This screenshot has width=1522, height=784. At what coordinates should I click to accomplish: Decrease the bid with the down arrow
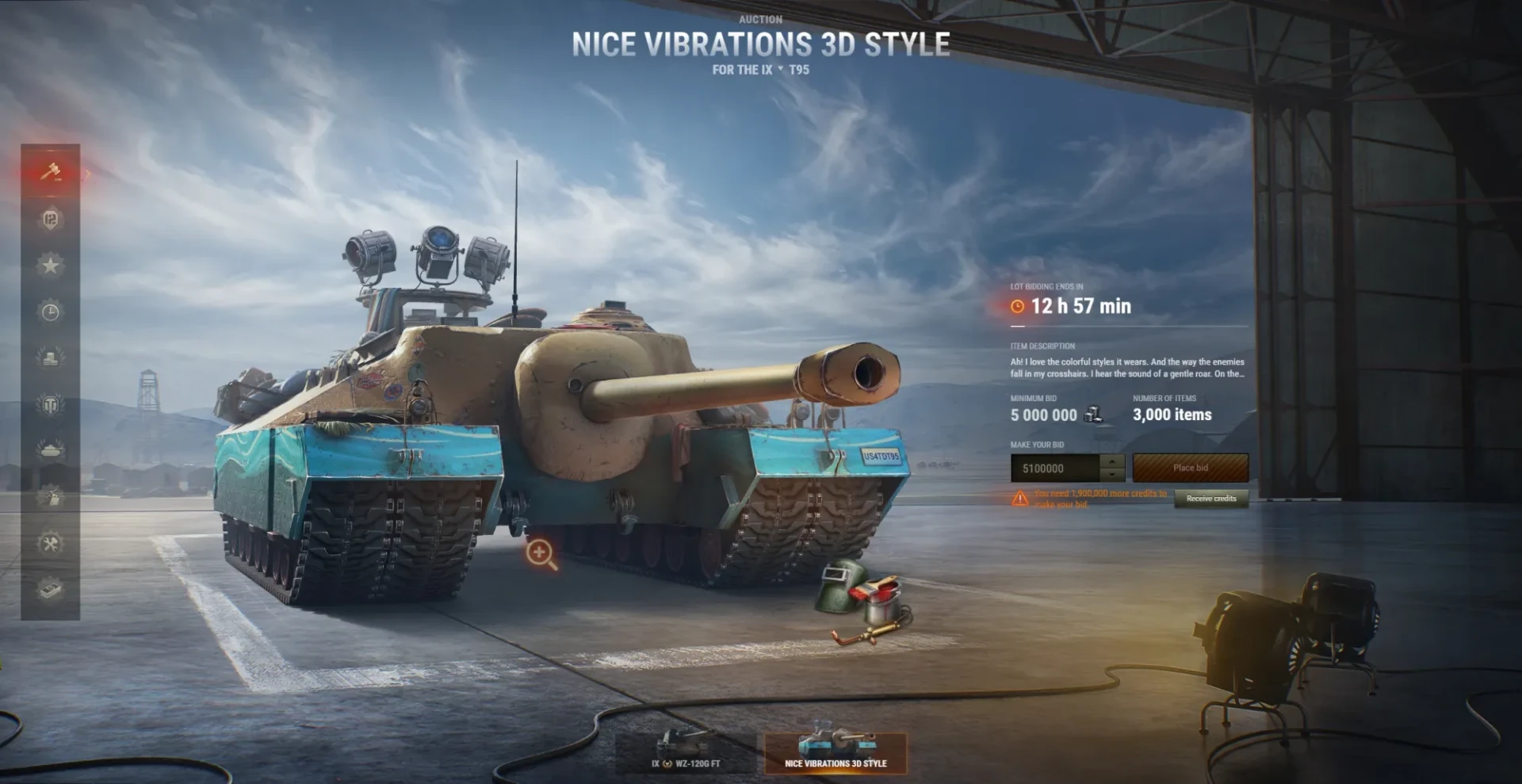[x=1113, y=475]
